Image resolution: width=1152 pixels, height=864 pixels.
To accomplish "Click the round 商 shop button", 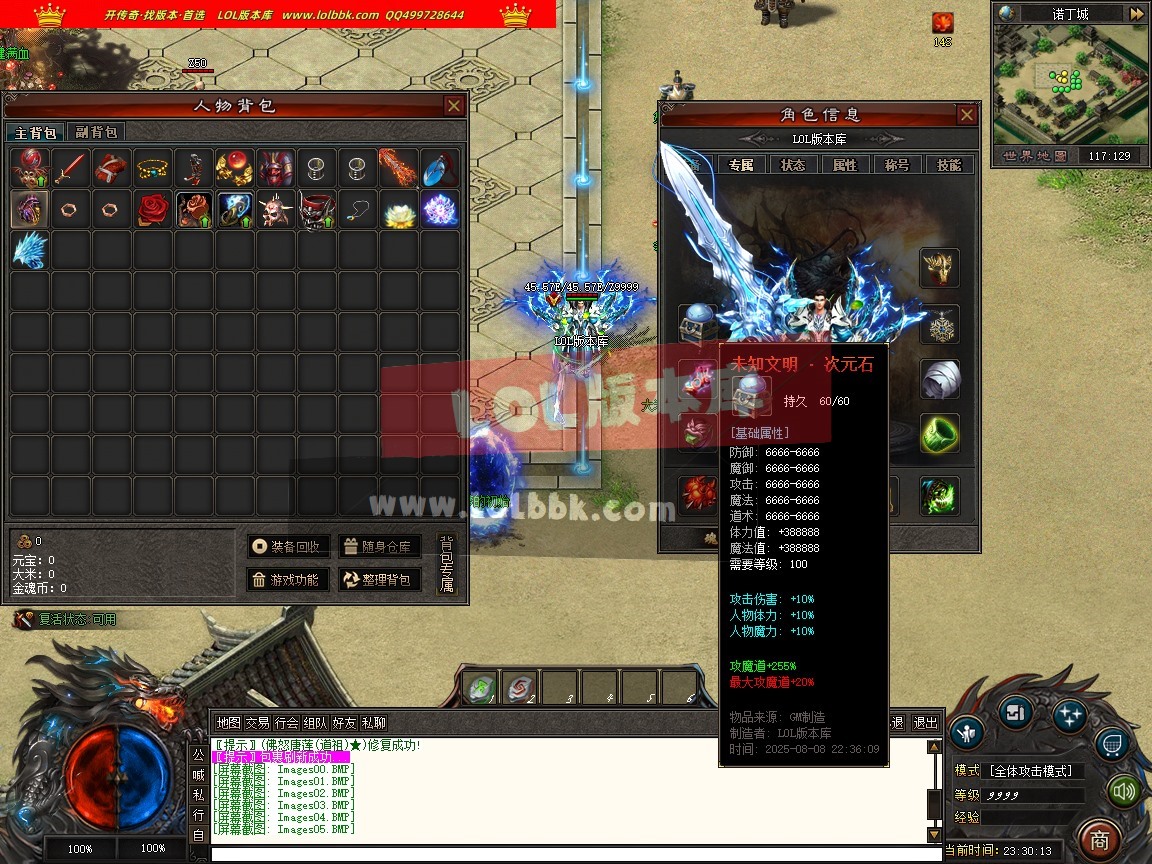I will [1100, 838].
